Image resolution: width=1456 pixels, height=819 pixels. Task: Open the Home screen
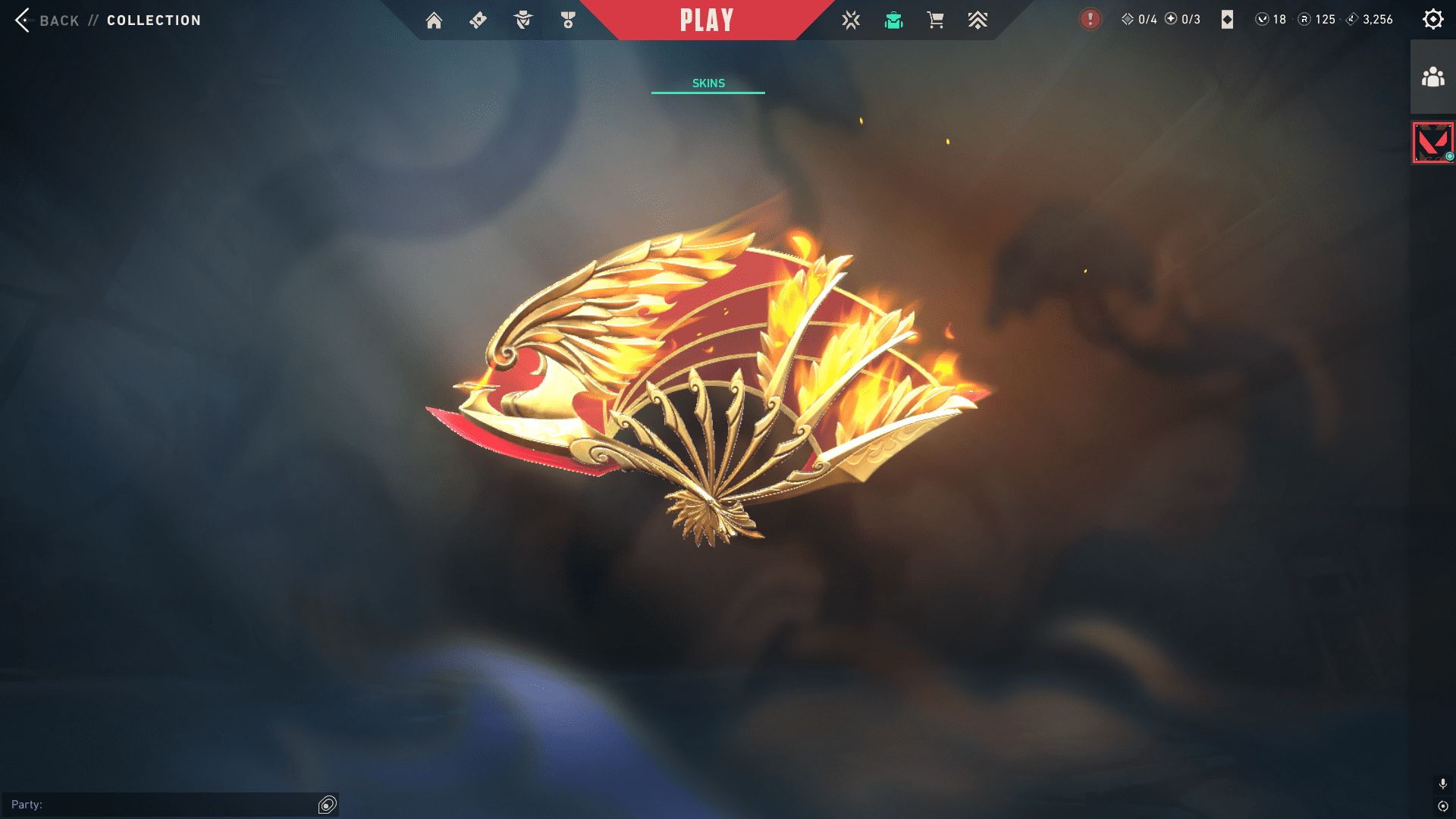pos(435,20)
